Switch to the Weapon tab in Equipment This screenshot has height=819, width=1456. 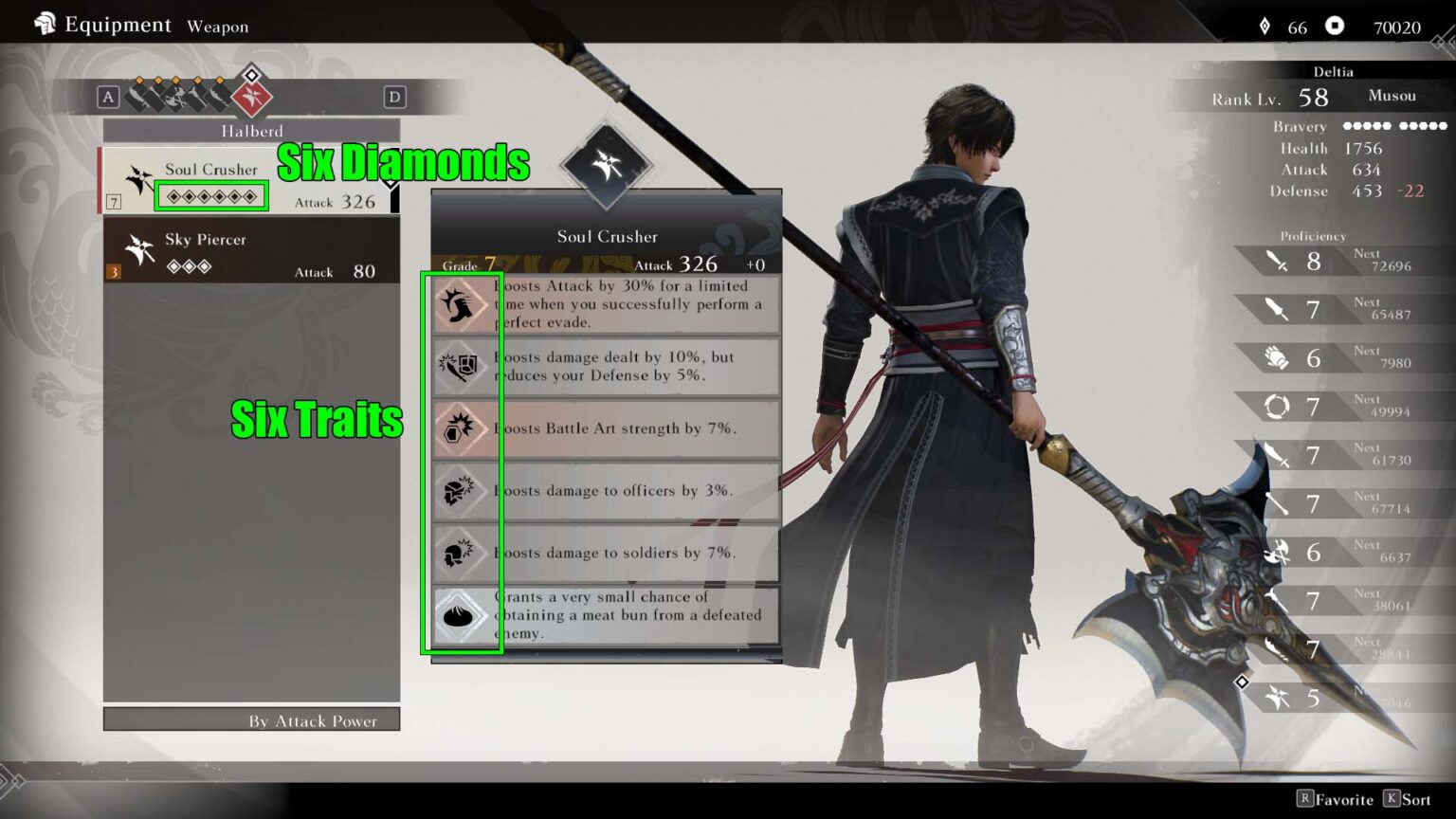pos(217,27)
